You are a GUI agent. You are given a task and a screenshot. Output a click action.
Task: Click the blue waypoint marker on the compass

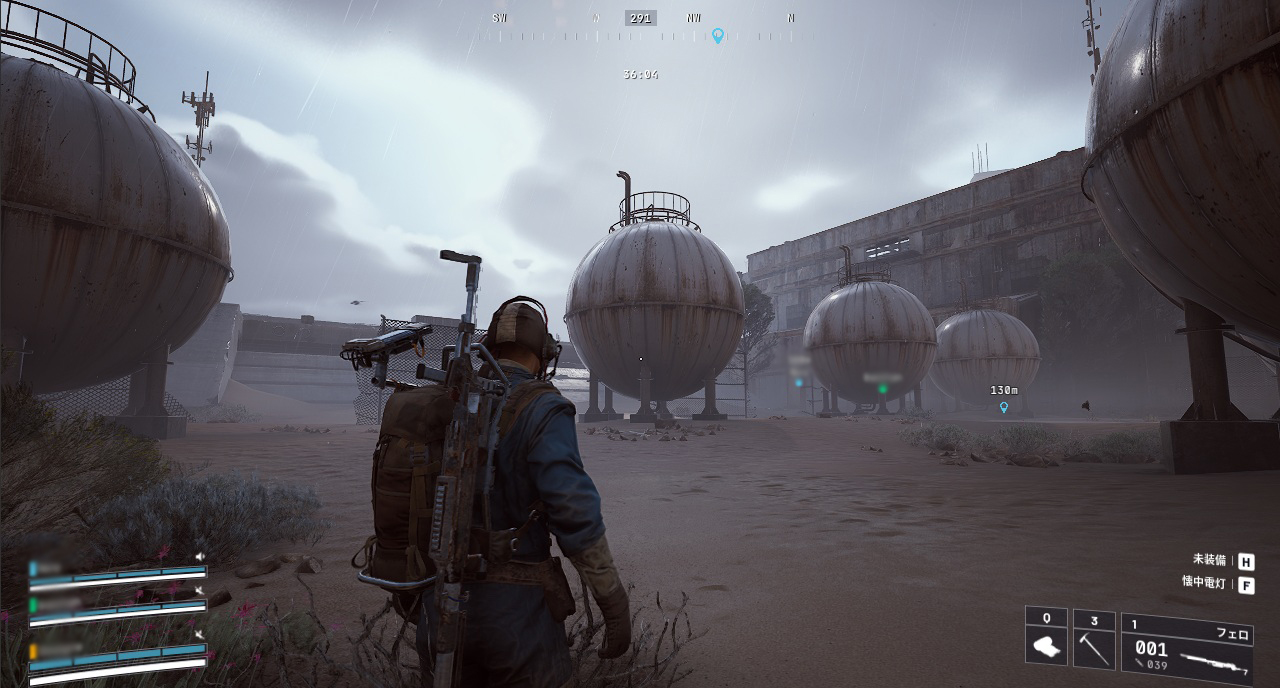tap(717, 36)
